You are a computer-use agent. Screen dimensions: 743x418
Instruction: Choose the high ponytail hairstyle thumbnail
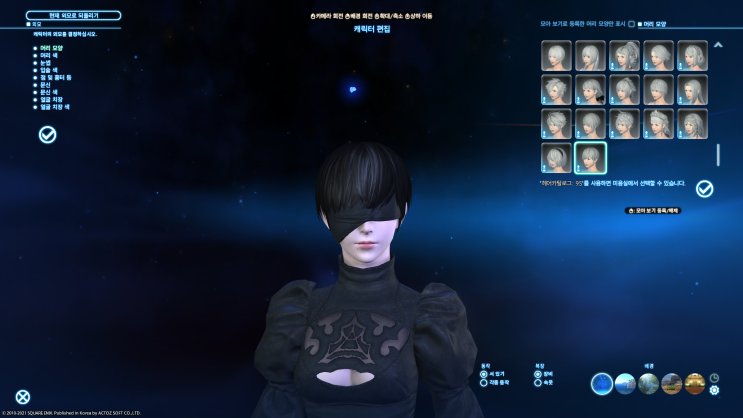pyautogui.click(x=624, y=55)
